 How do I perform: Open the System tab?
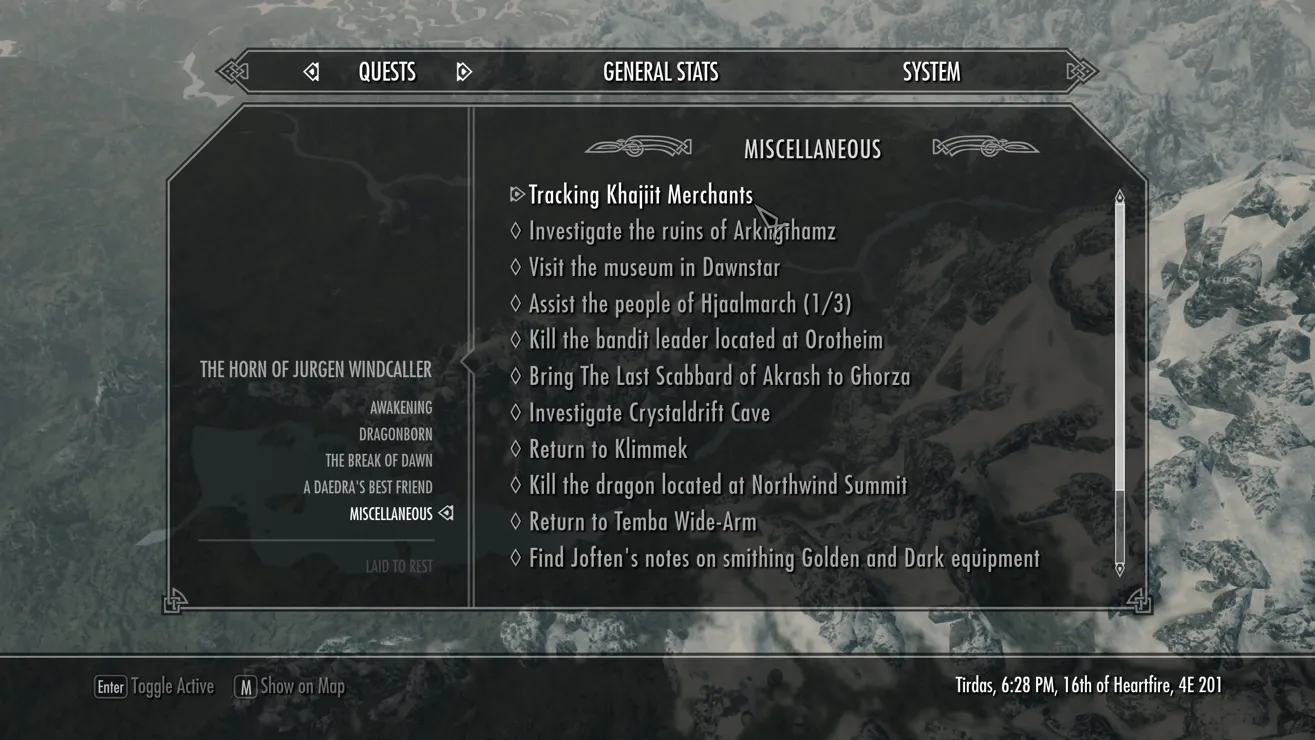click(931, 72)
